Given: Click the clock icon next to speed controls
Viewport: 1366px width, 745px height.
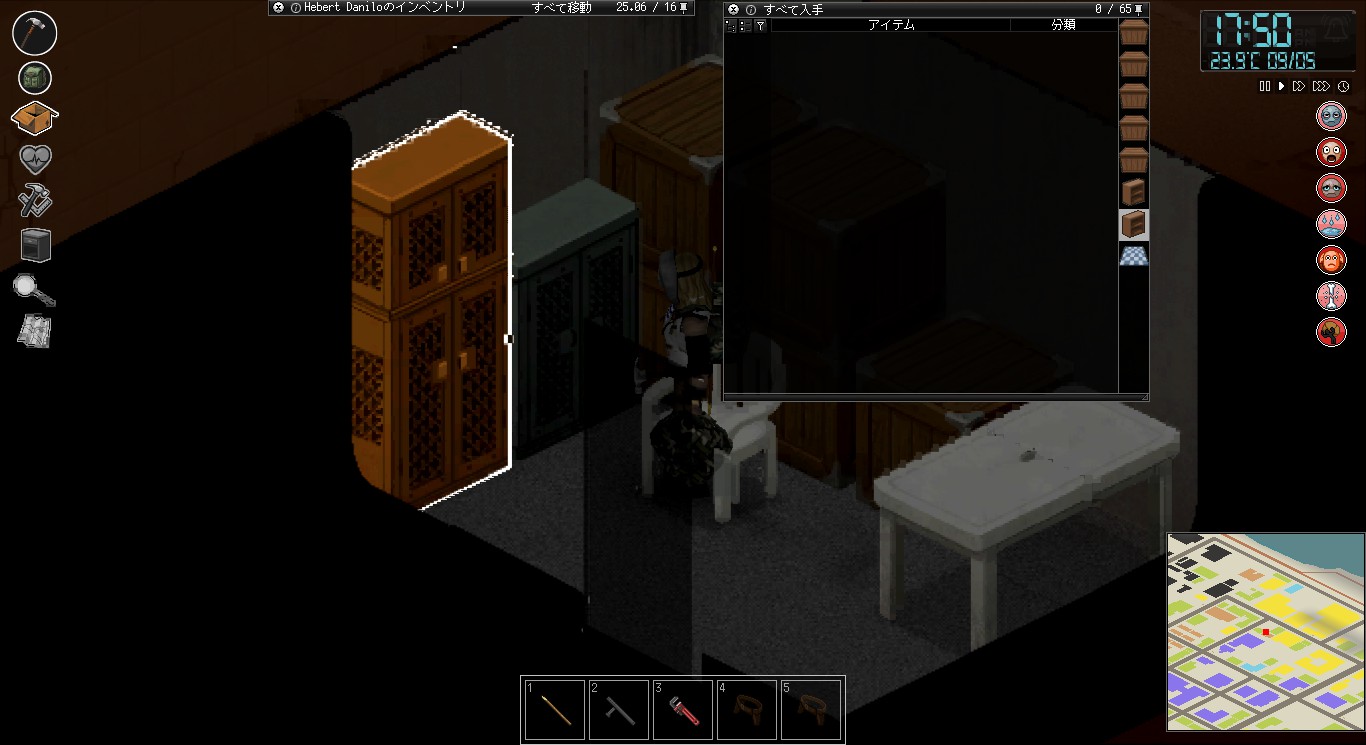Looking at the screenshot, I should pyautogui.click(x=1345, y=87).
